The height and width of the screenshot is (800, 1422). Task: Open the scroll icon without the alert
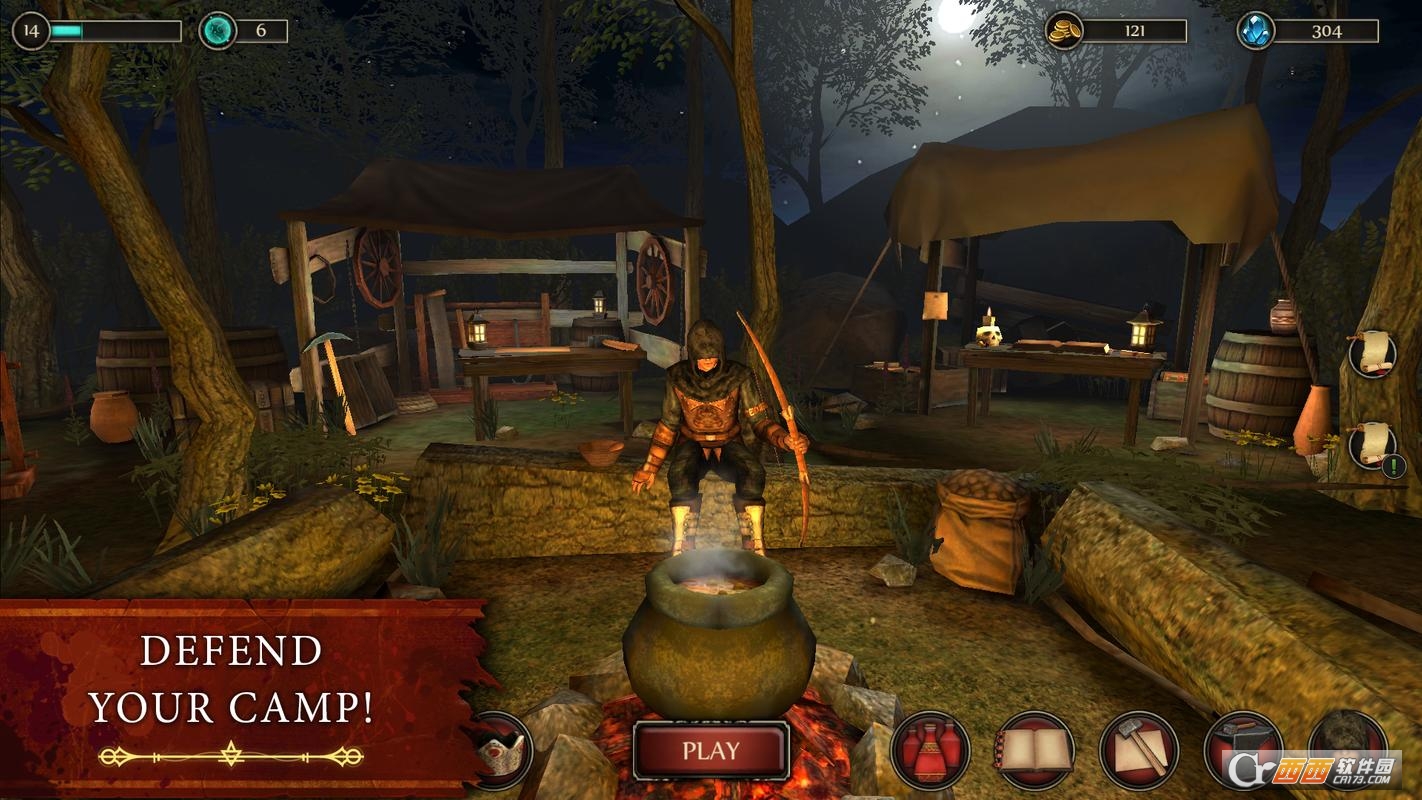[x=1372, y=353]
